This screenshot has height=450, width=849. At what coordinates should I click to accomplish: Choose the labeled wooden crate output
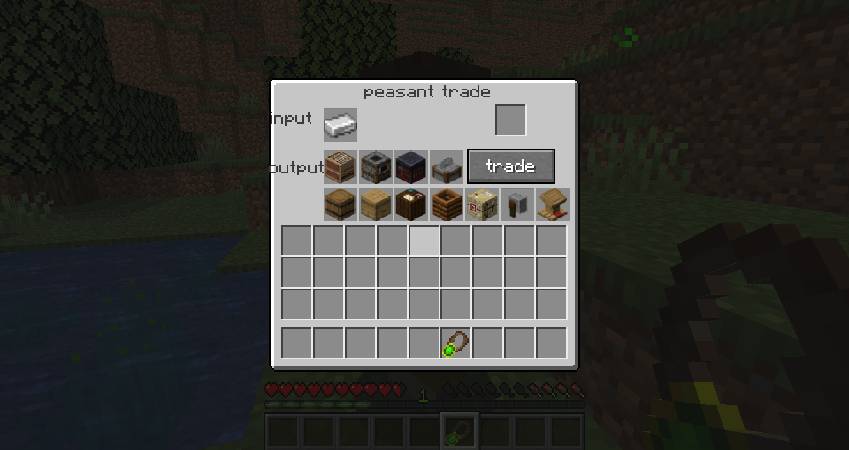click(x=340, y=166)
